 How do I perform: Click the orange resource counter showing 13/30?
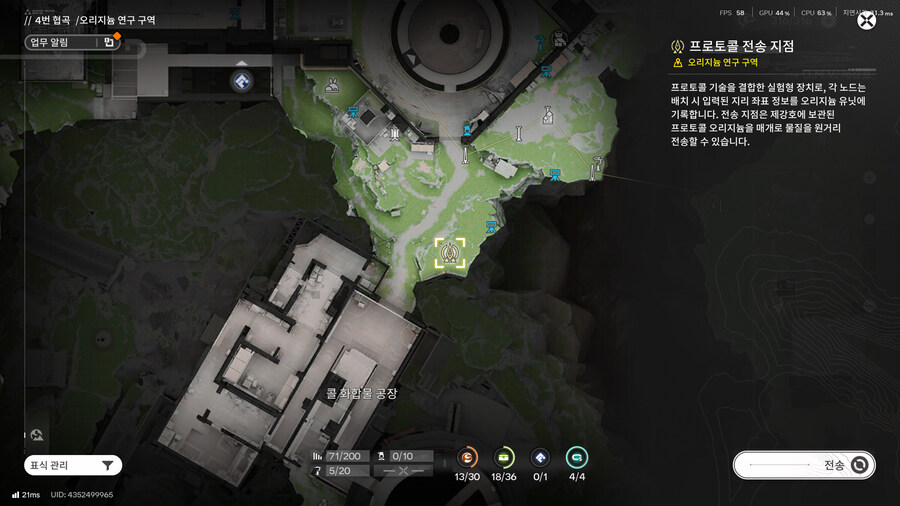[467, 458]
